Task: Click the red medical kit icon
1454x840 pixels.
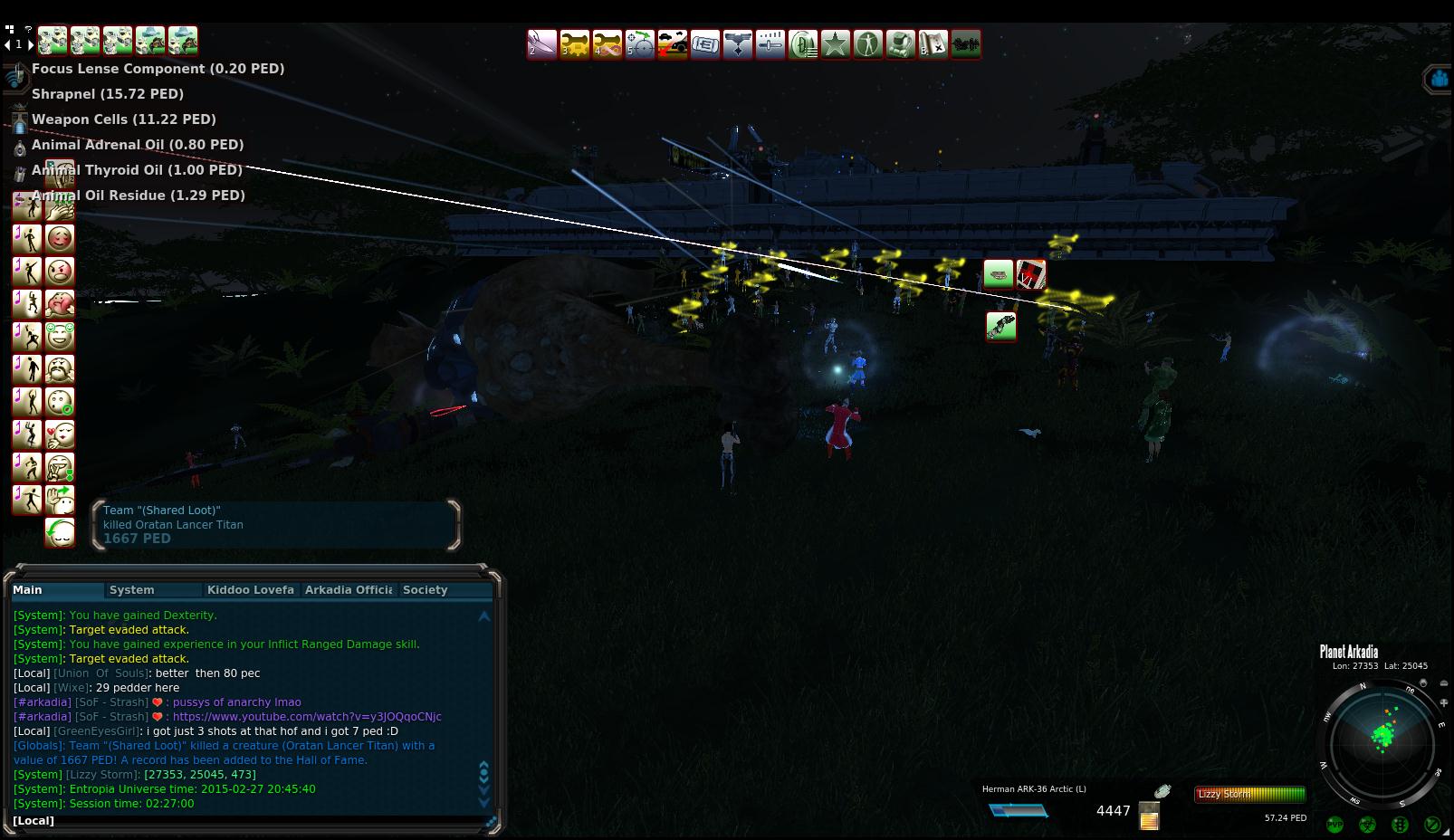Action: coord(1031,273)
